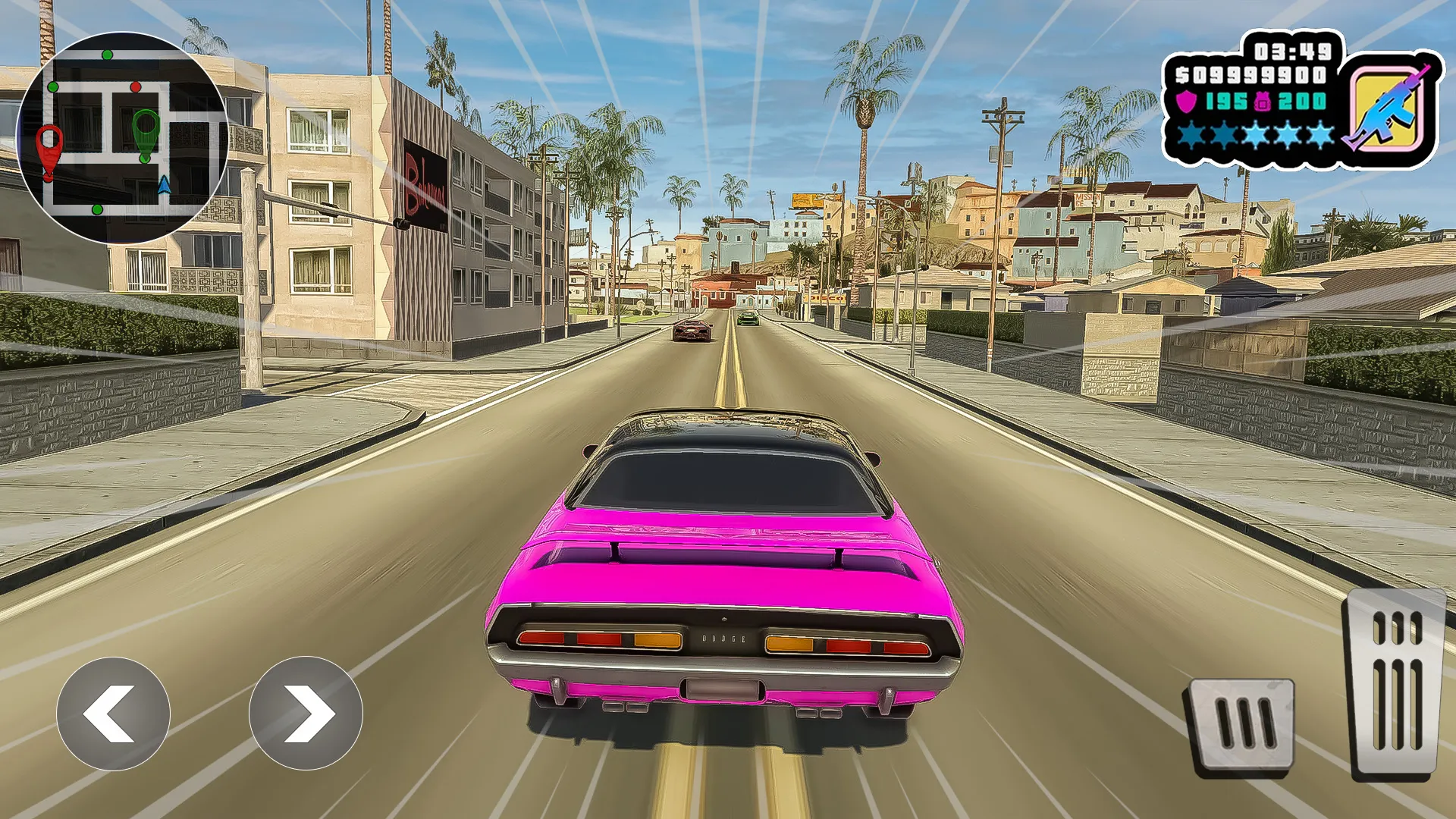Image resolution: width=1456 pixels, height=819 pixels.
Task: Tap the assault rifle weapon icon
Action: click(x=1392, y=107)
